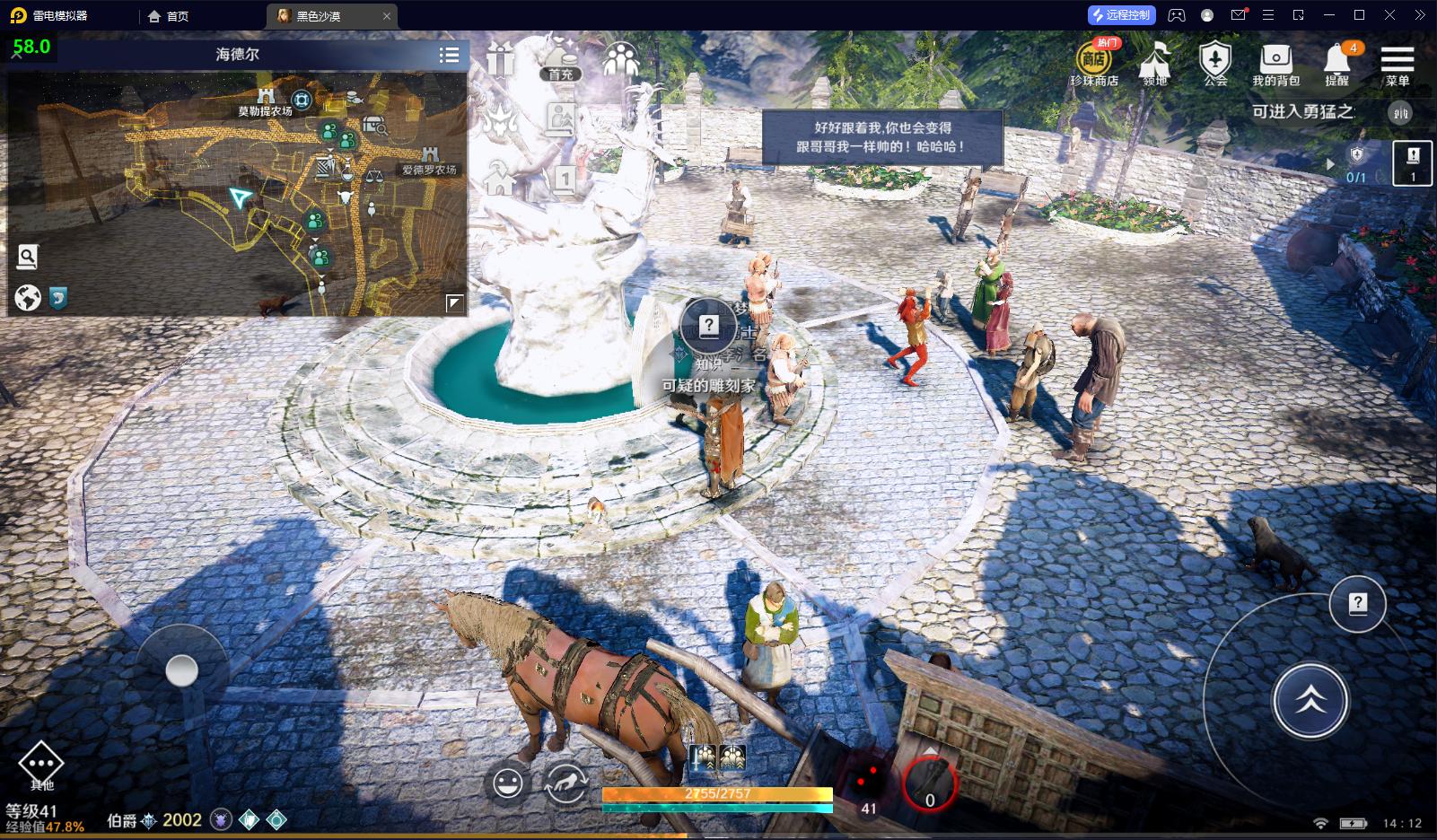Tap the horse summon button

point(565,783)
